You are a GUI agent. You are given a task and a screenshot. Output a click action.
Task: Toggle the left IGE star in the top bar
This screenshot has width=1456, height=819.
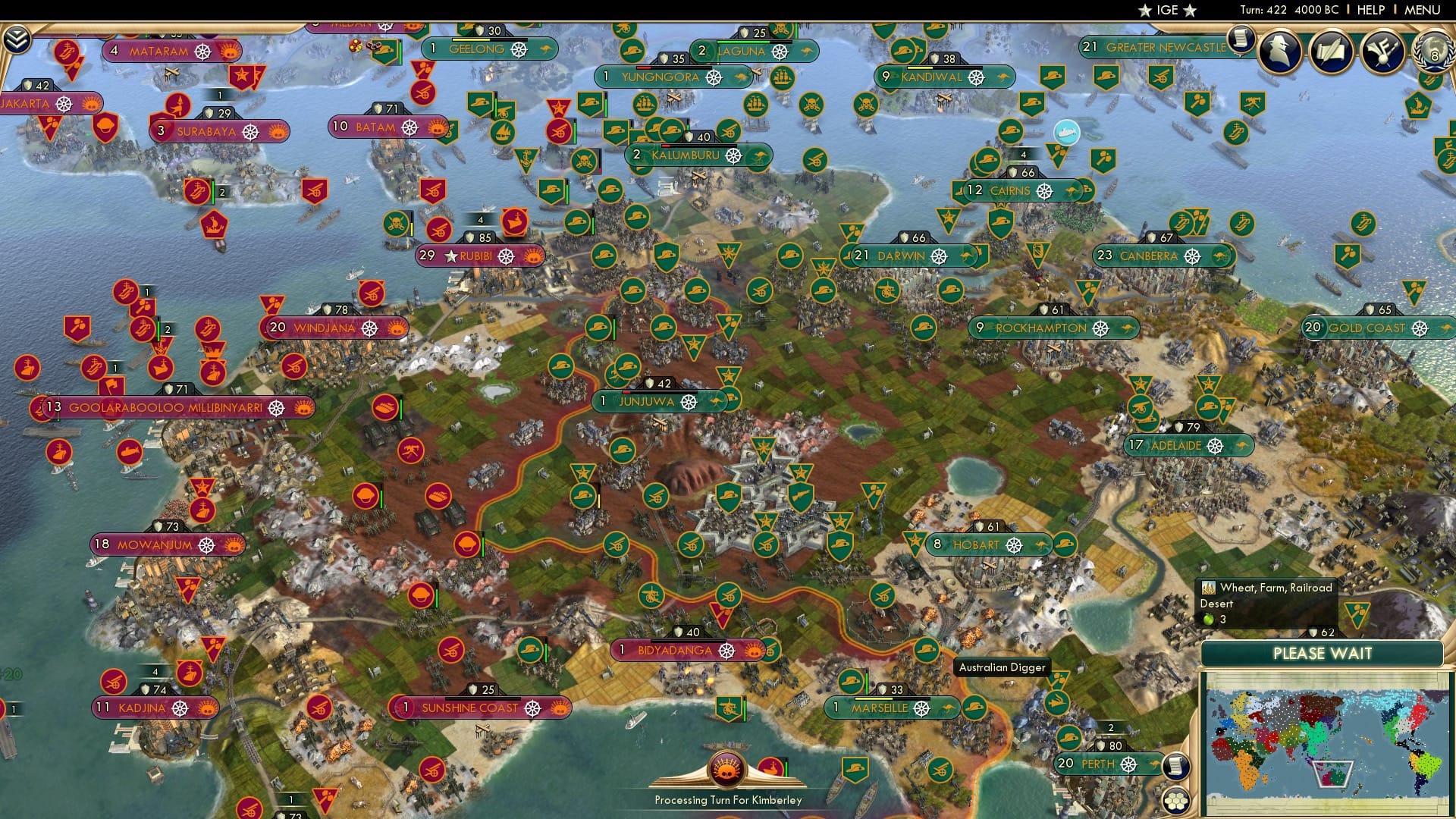1145,11
